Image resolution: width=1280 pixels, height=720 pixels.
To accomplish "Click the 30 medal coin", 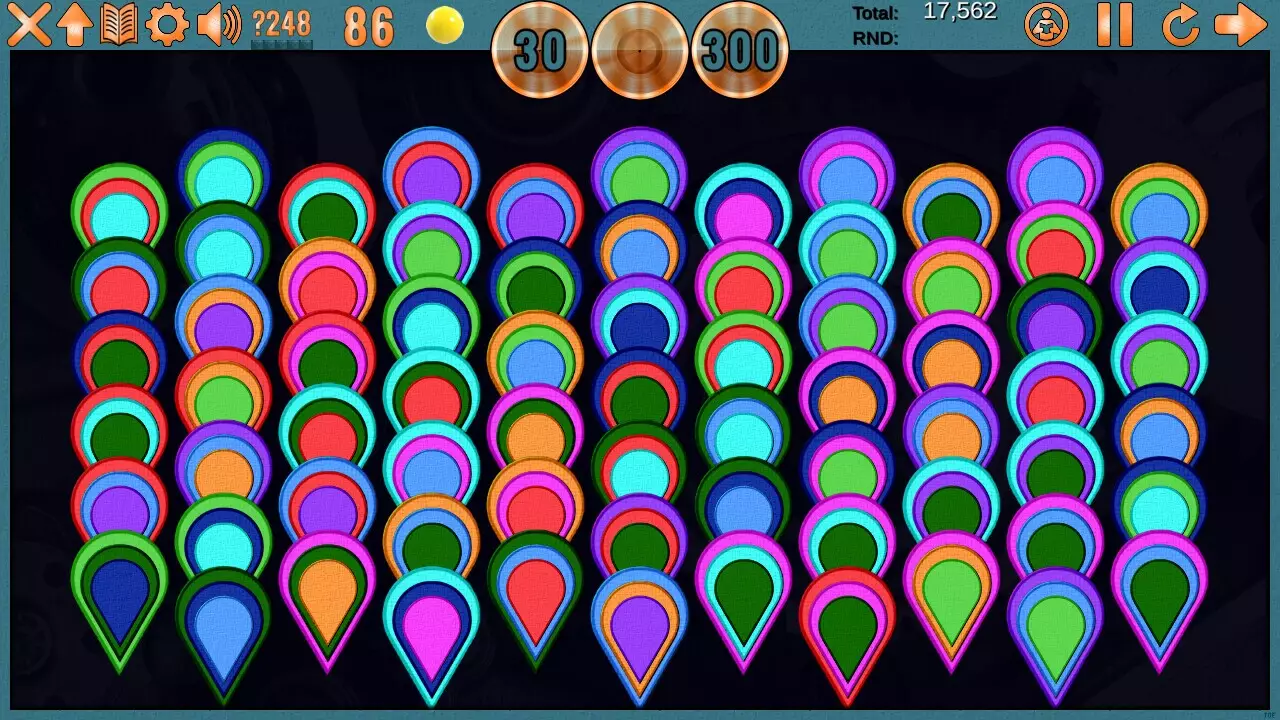I will tap(537, 52).
